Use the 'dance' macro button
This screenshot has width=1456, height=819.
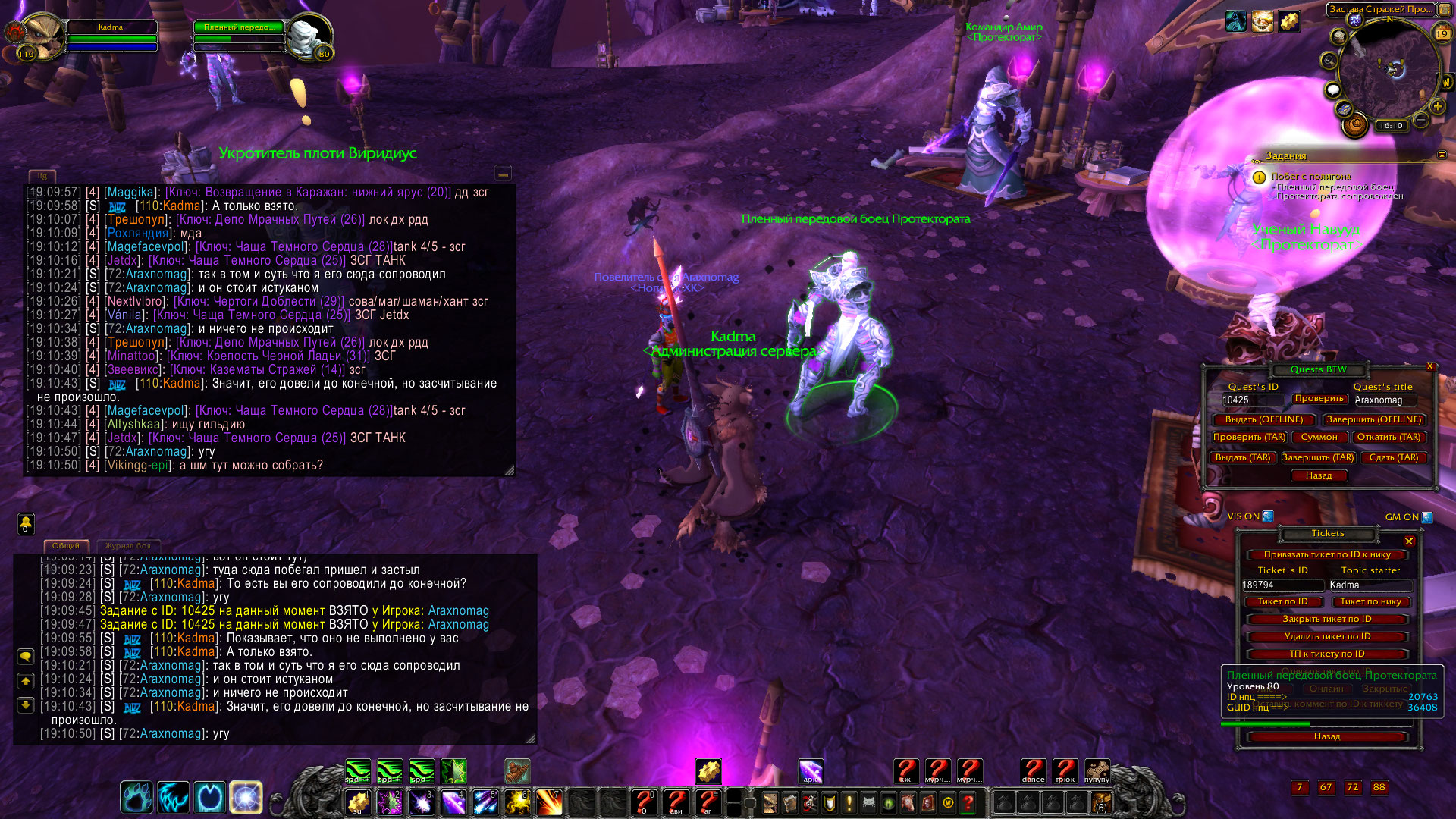(x=1033, y=771)
